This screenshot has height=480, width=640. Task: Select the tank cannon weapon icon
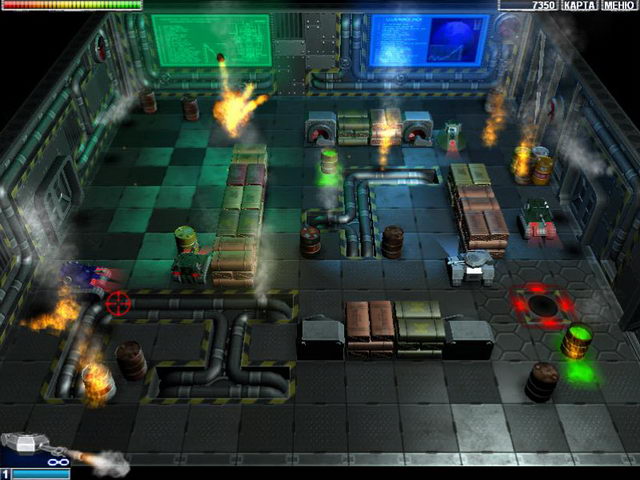[32, 448]
